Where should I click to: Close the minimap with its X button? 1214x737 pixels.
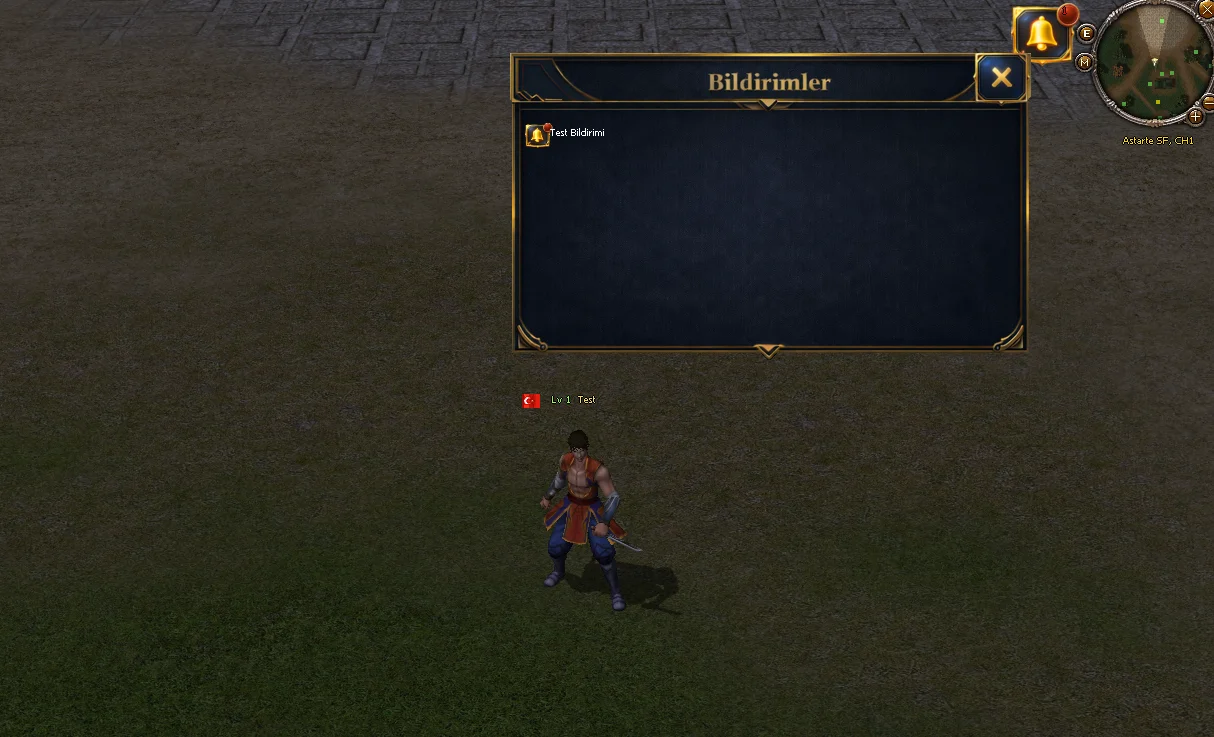(x=1205, y=8)
